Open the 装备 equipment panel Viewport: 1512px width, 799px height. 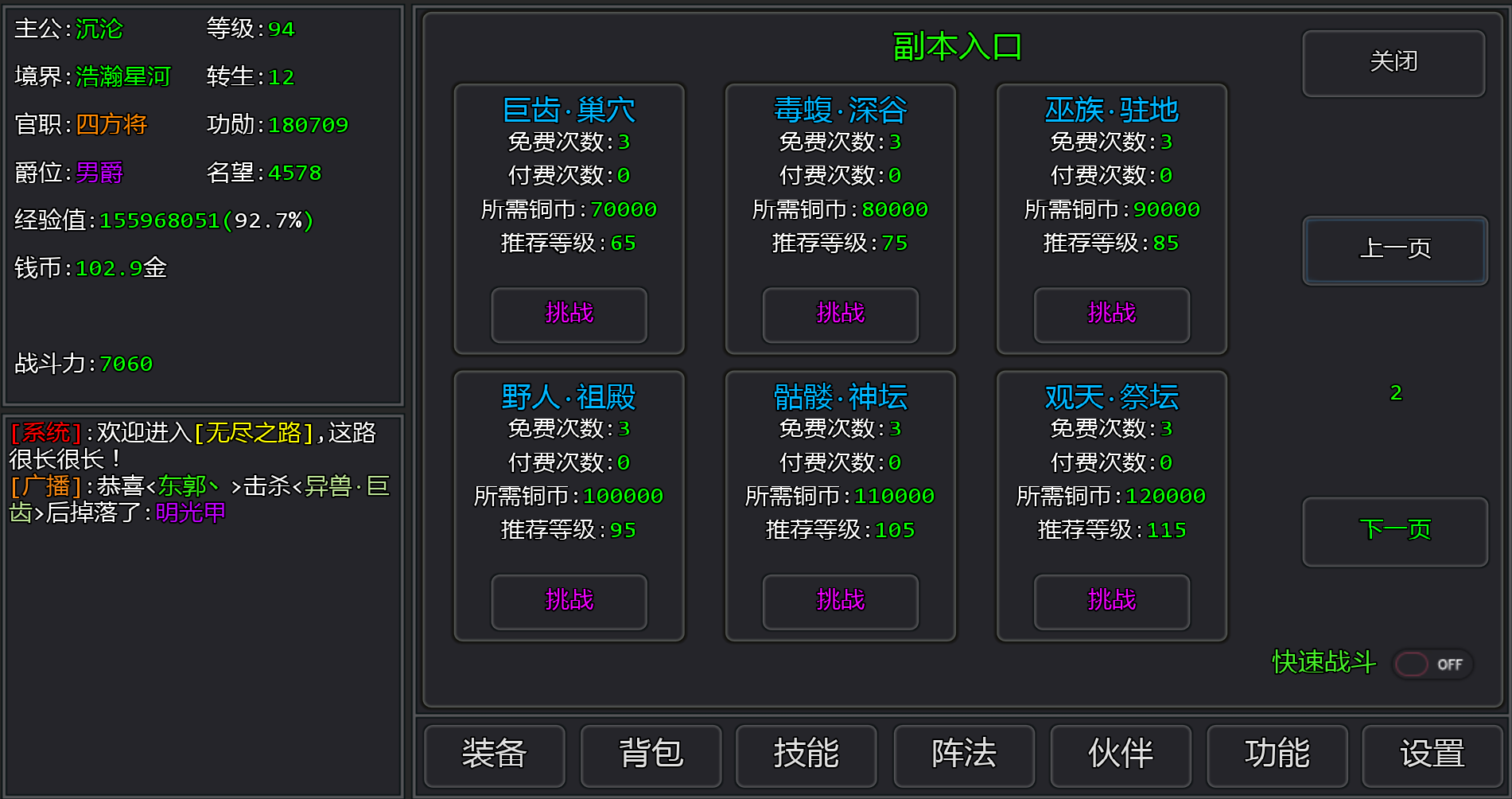coord(494,755)
